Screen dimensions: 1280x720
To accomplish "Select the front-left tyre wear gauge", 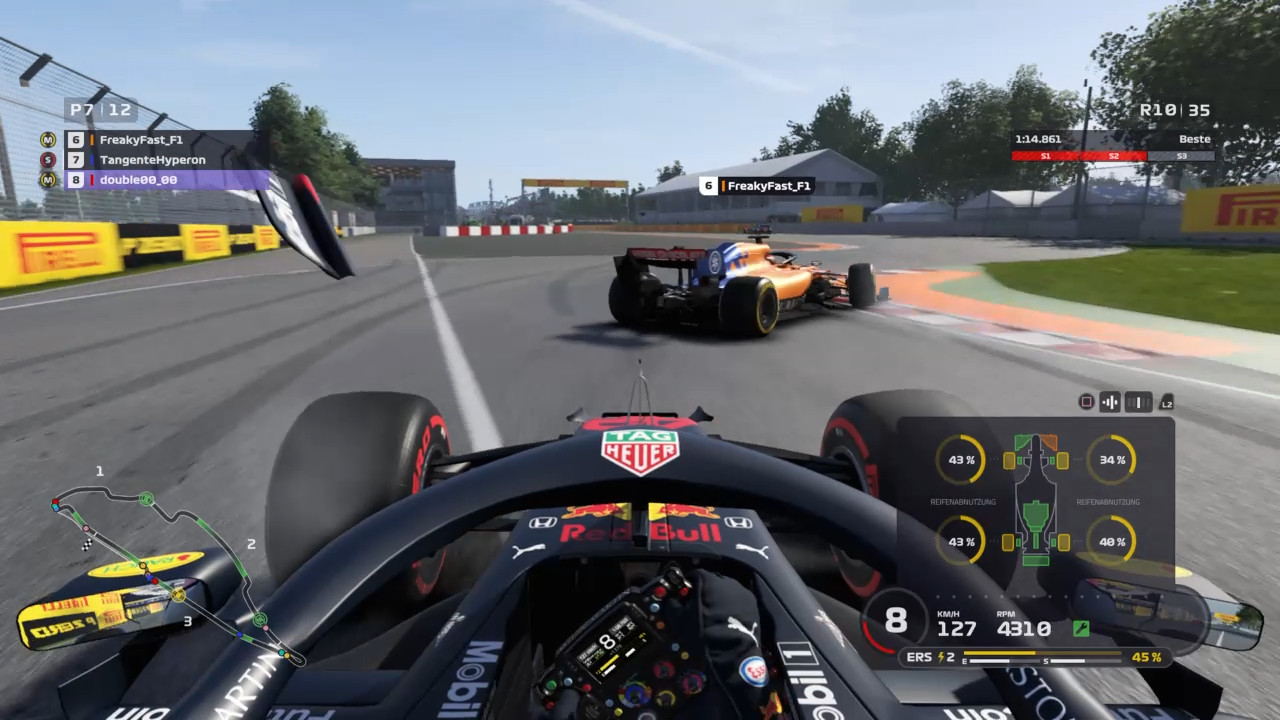I will (960, 460).
